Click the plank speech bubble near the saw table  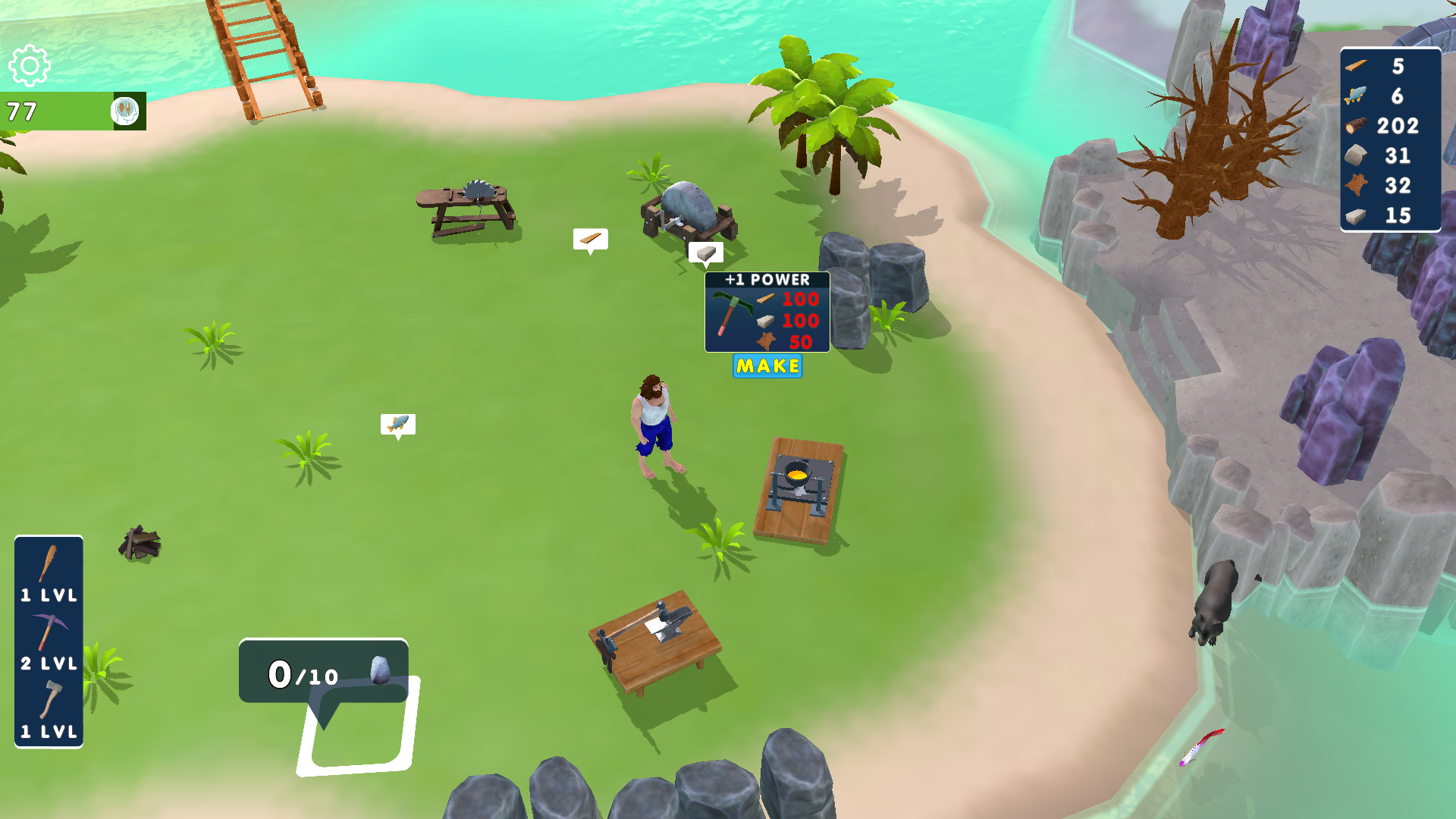coord(589,239)
